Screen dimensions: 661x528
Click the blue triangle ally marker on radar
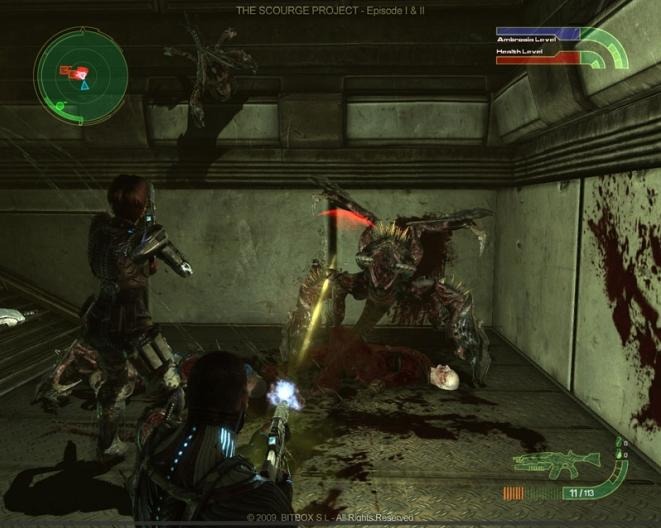(x=85, y=86)
